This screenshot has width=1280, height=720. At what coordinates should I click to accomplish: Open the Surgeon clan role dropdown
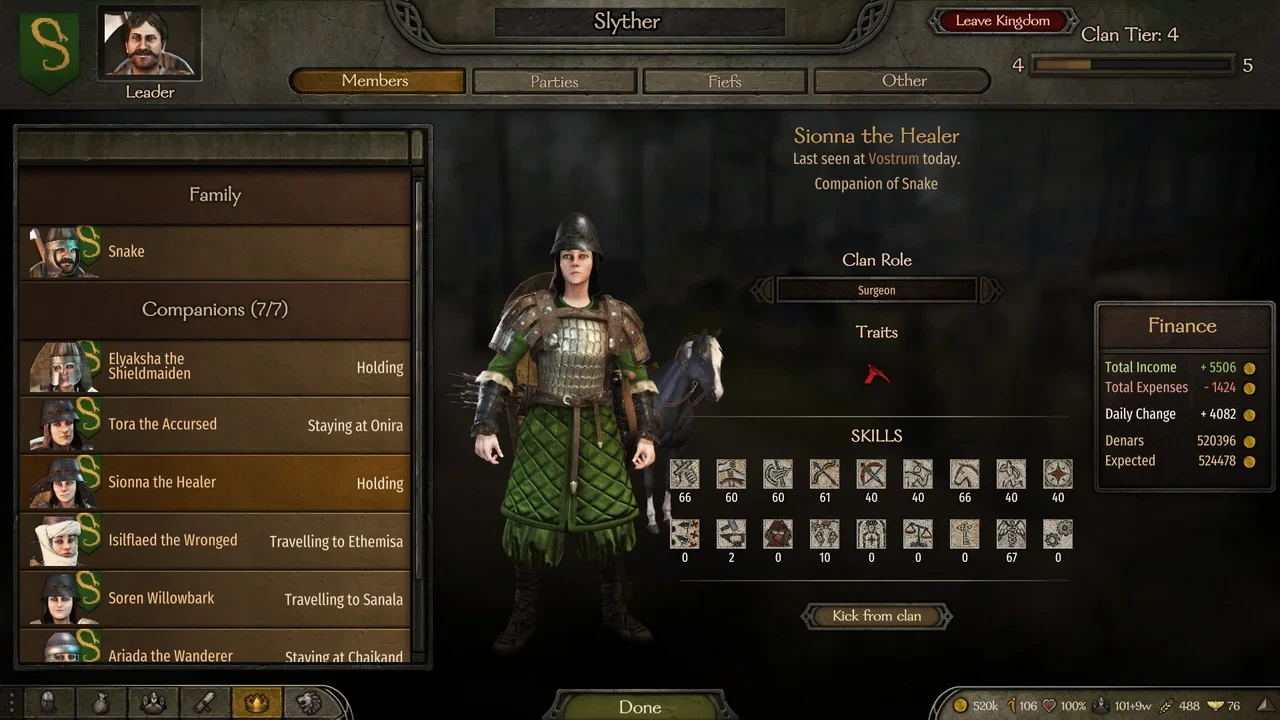pyautogui.click(x=876, y=290)
